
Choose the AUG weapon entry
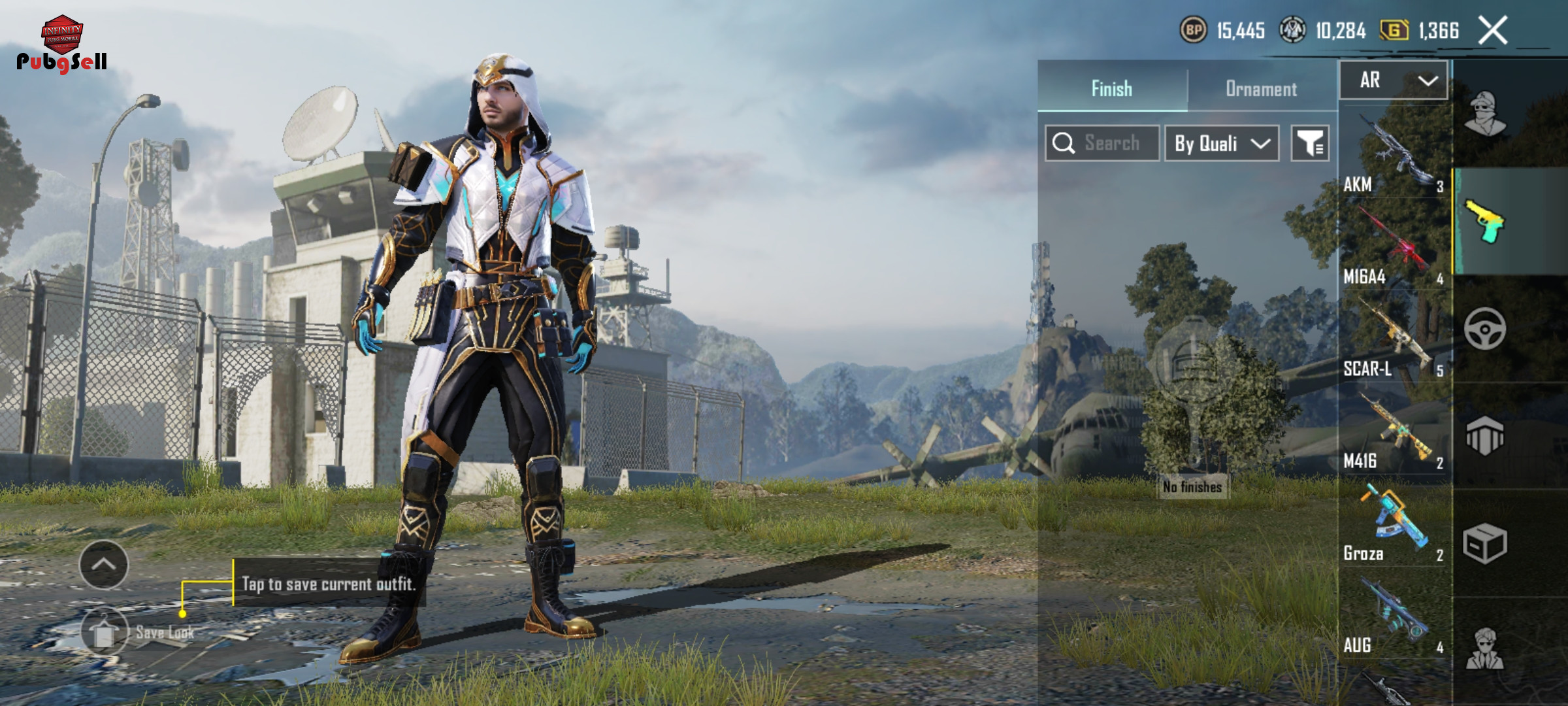[x=1394, y=616]
